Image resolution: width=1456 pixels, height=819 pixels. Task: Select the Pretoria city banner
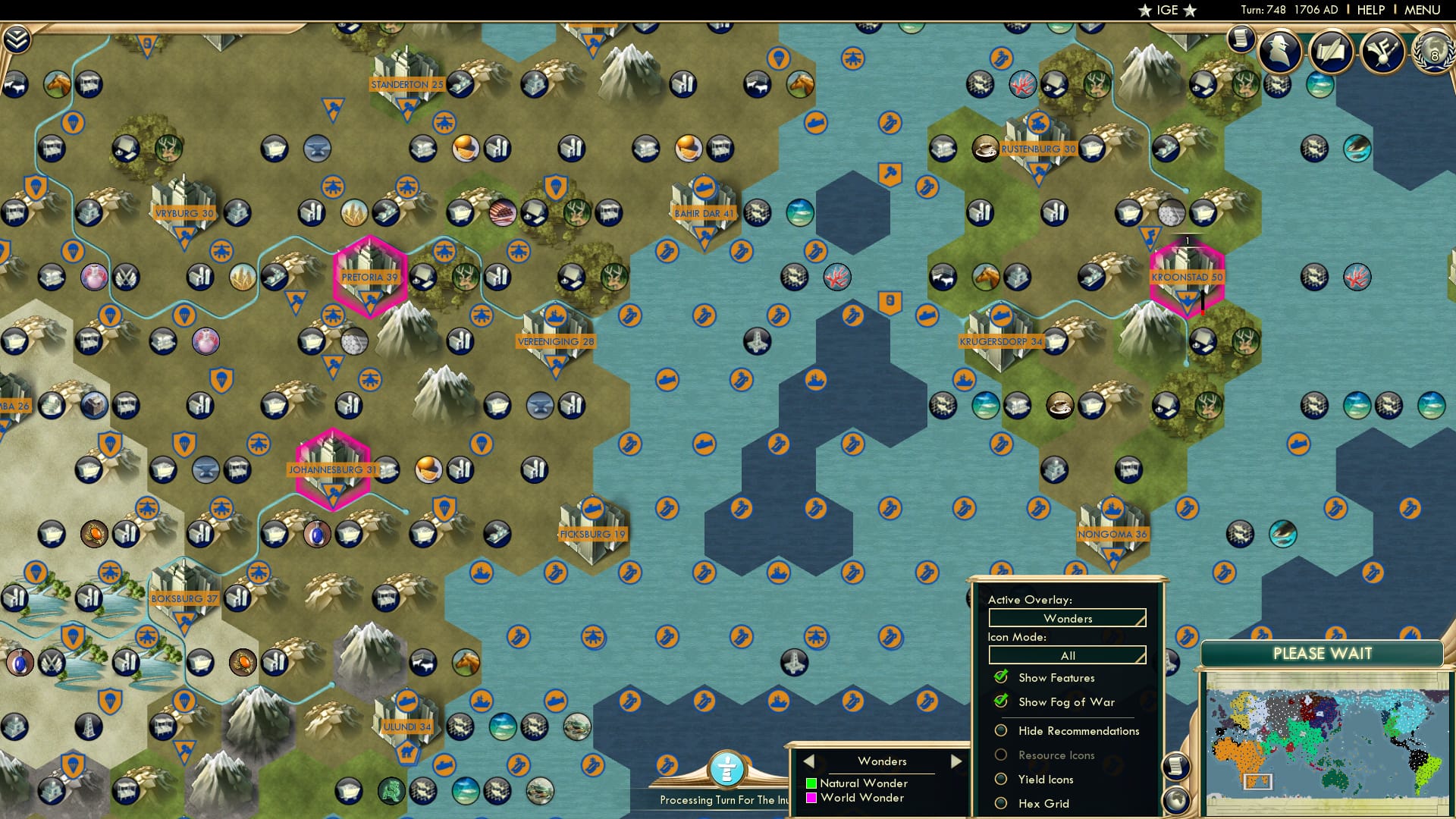tap(371, 277)
